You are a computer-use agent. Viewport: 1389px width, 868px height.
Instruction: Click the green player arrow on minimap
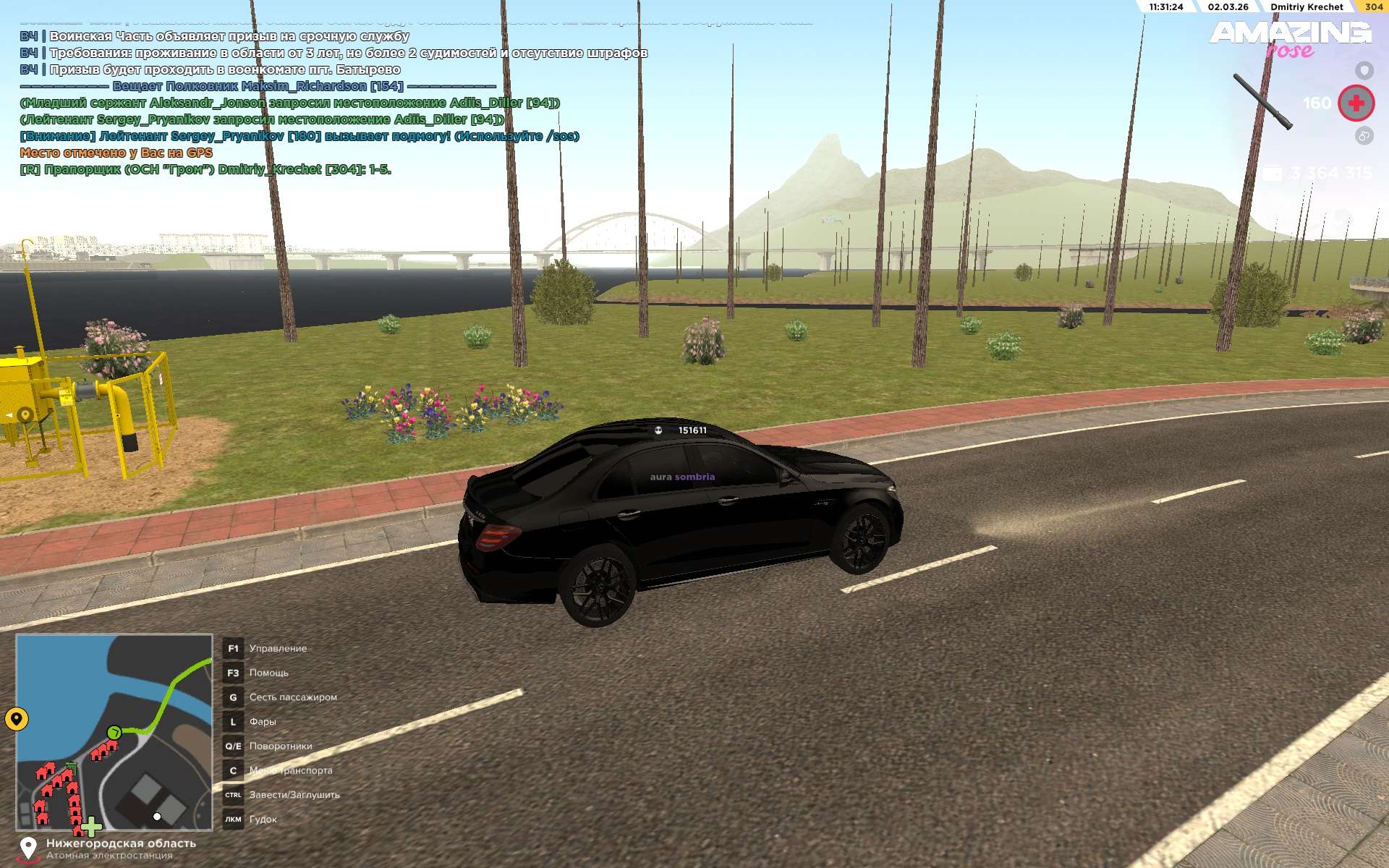pyautogui.click(x=114, y=733)
